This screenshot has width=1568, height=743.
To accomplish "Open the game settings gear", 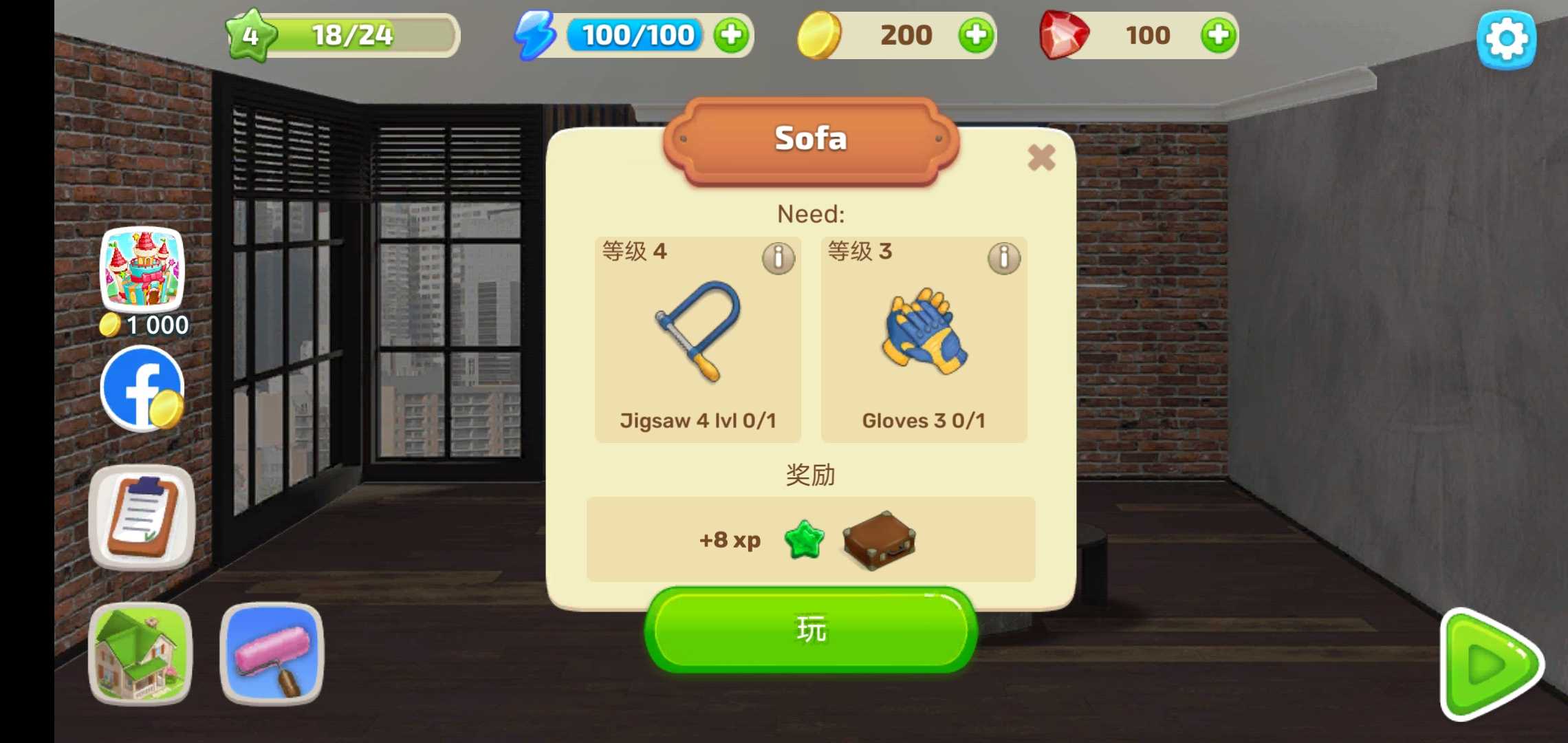I will [1509, 39].
